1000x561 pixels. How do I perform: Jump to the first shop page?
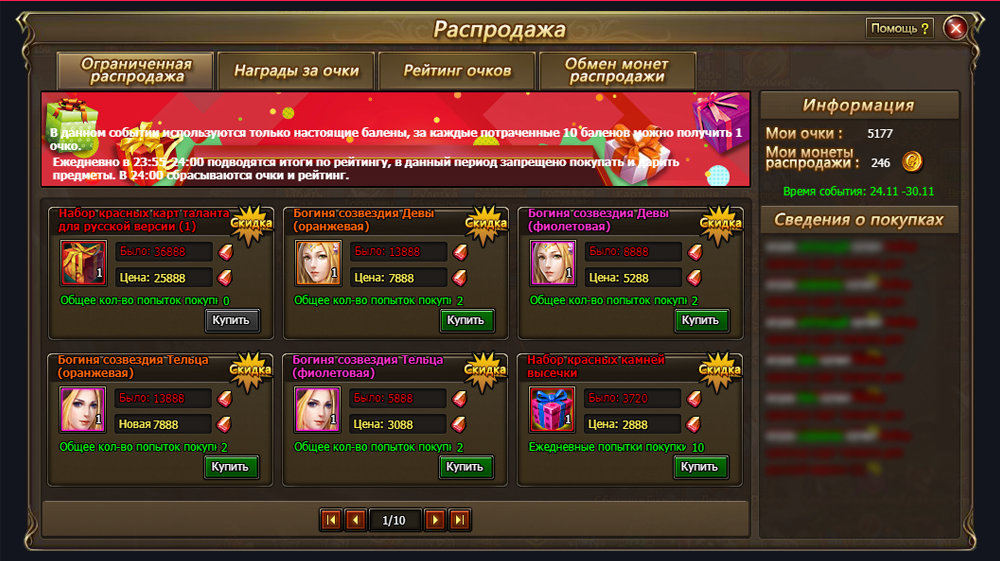tap(330, 520)
